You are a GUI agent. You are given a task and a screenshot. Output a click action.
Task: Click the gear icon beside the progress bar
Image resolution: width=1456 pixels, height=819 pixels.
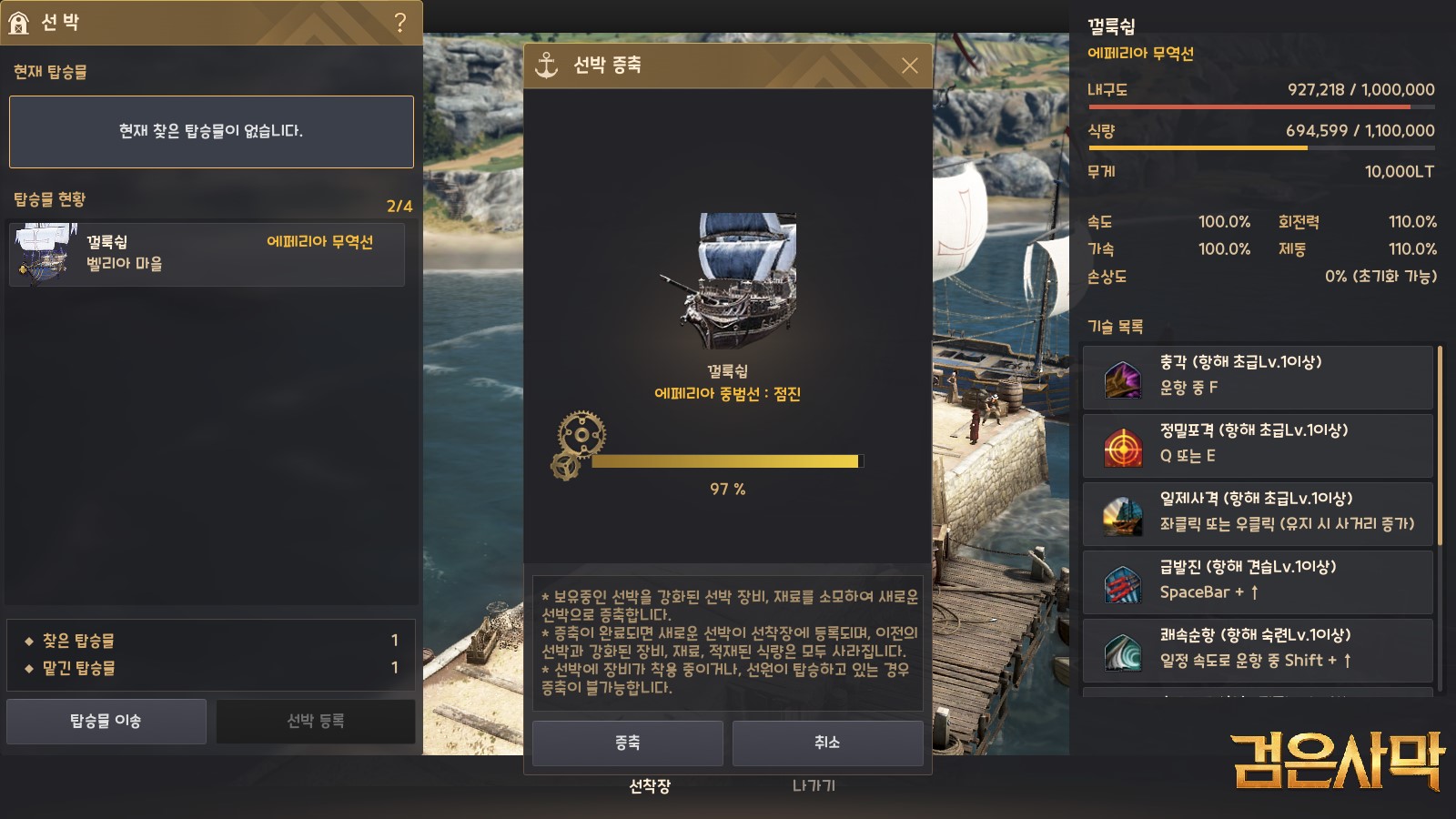coord(578,443)
